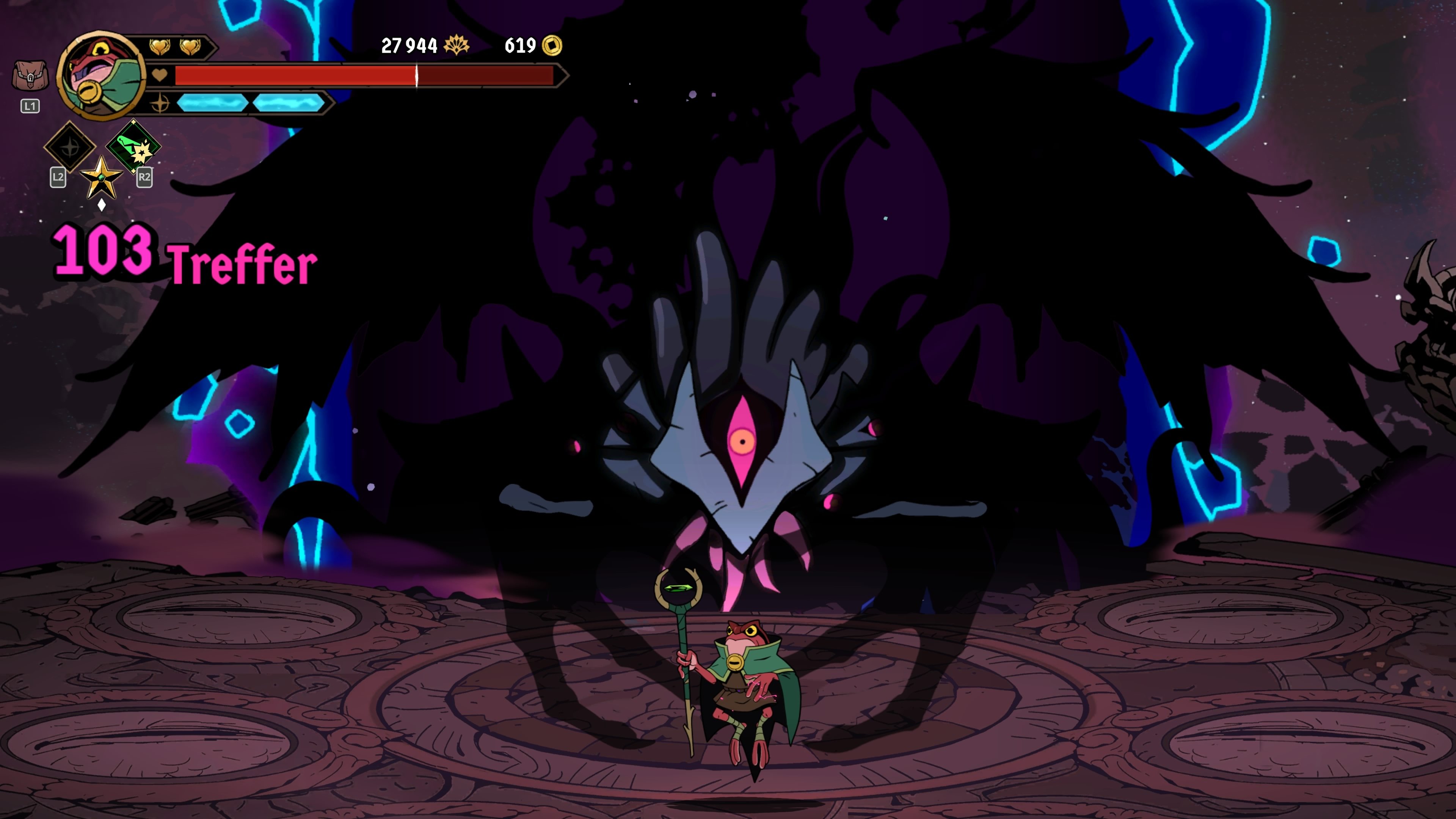
Task: Click the gold star with green gem
Action: pyautogui.click(x=101, y=177)
